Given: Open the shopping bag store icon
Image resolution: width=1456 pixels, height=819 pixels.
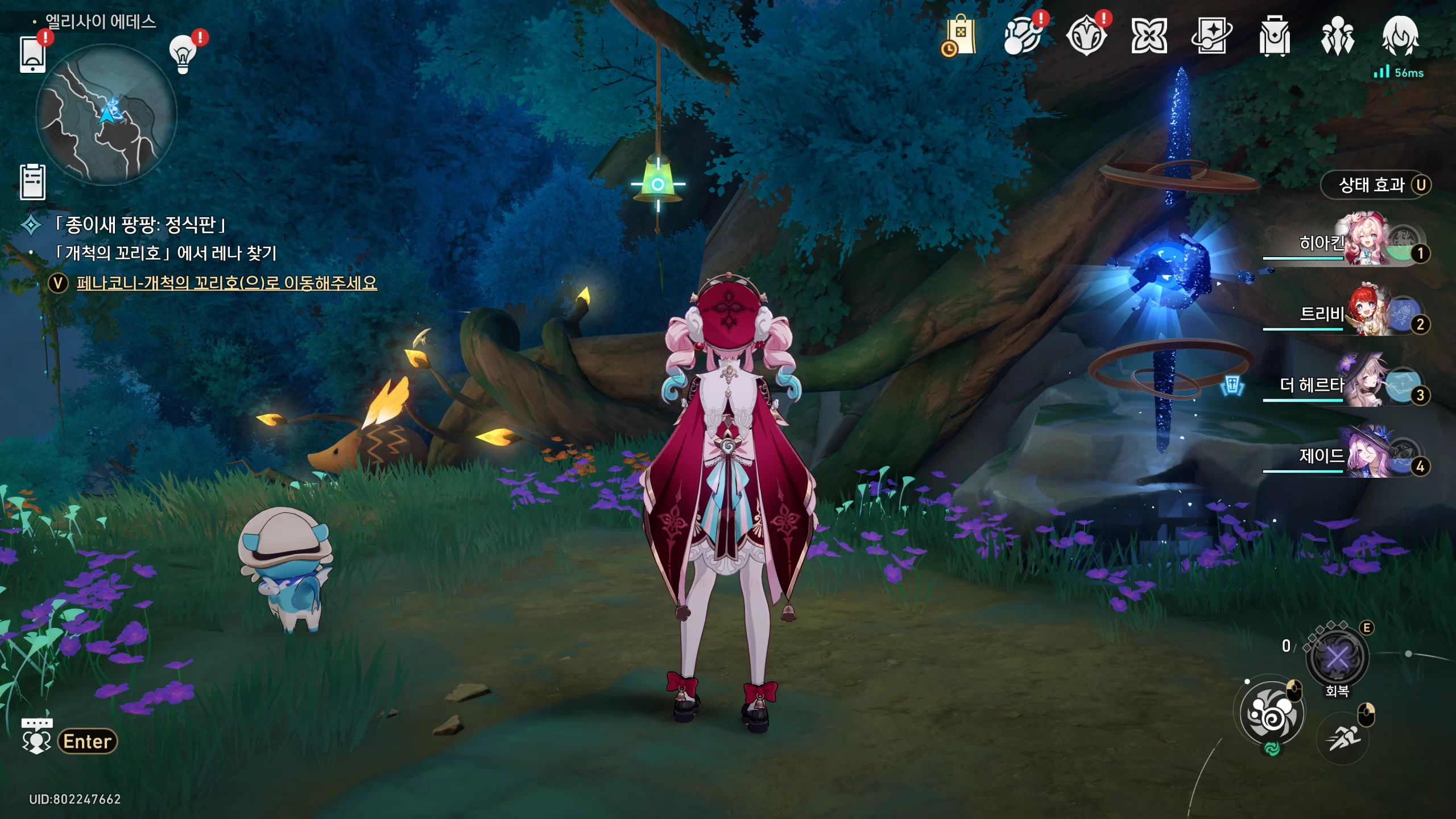Looking at the screenshot, I should click(x=959, y=36).
